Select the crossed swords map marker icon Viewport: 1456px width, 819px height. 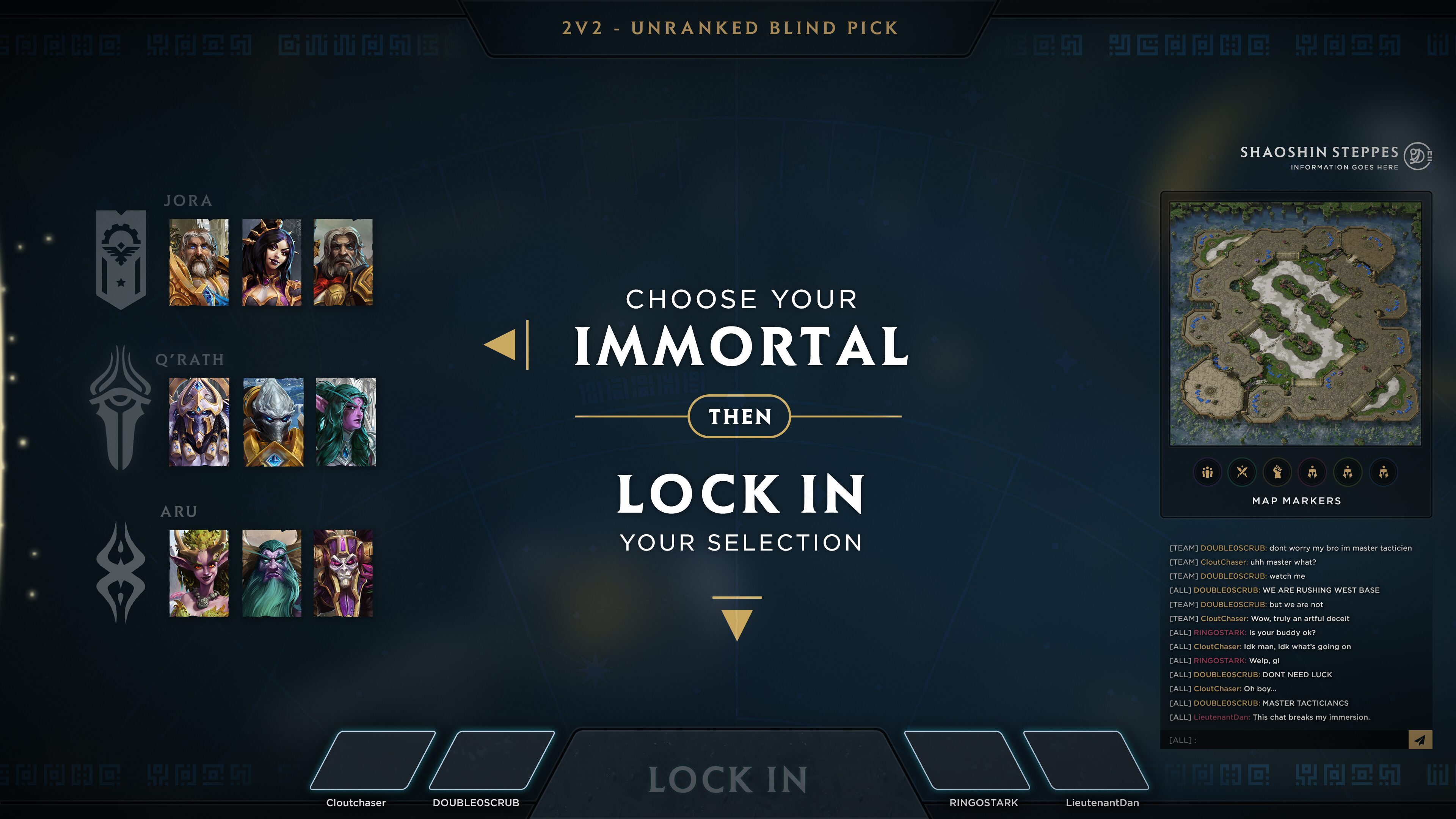tap(1243, 472)
